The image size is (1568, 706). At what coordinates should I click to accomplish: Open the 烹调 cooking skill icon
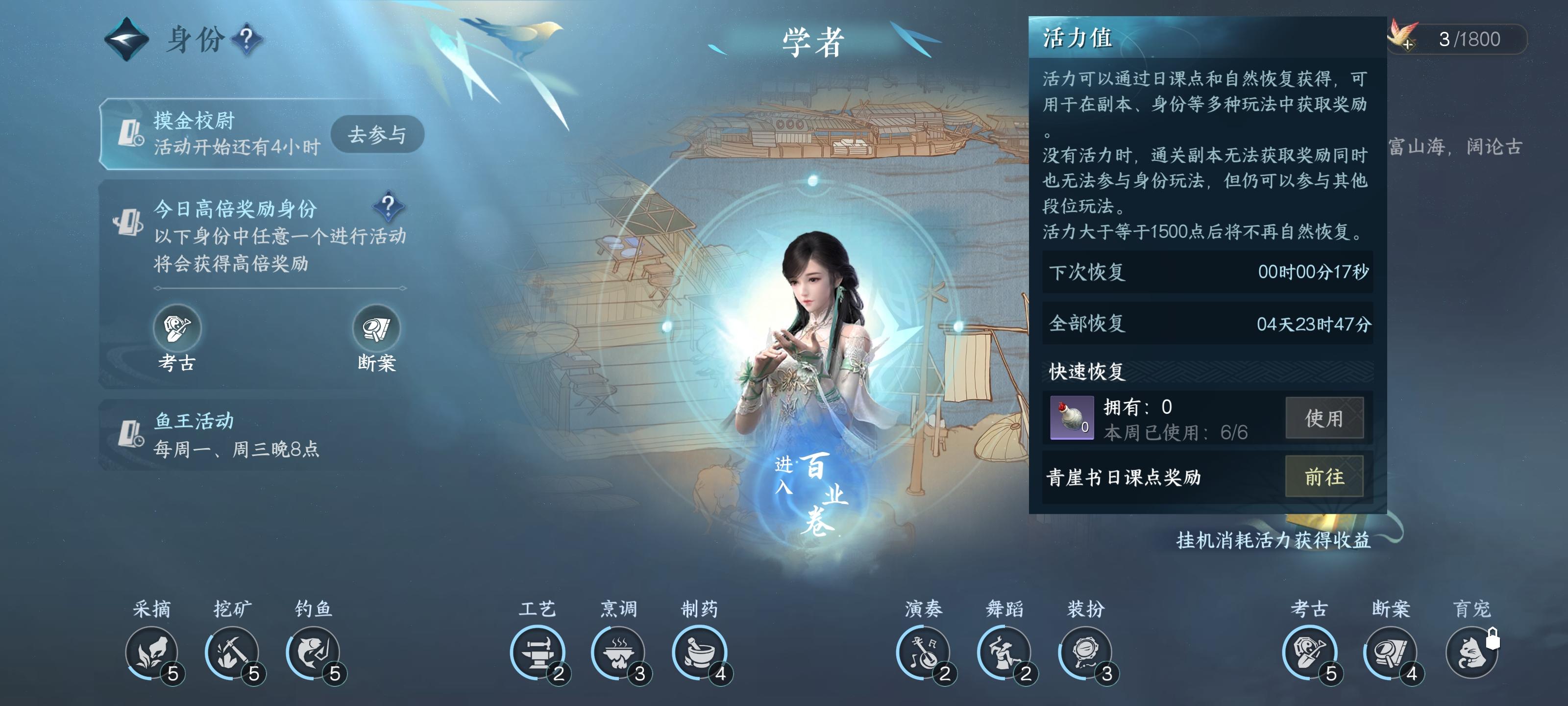(618, 653)
